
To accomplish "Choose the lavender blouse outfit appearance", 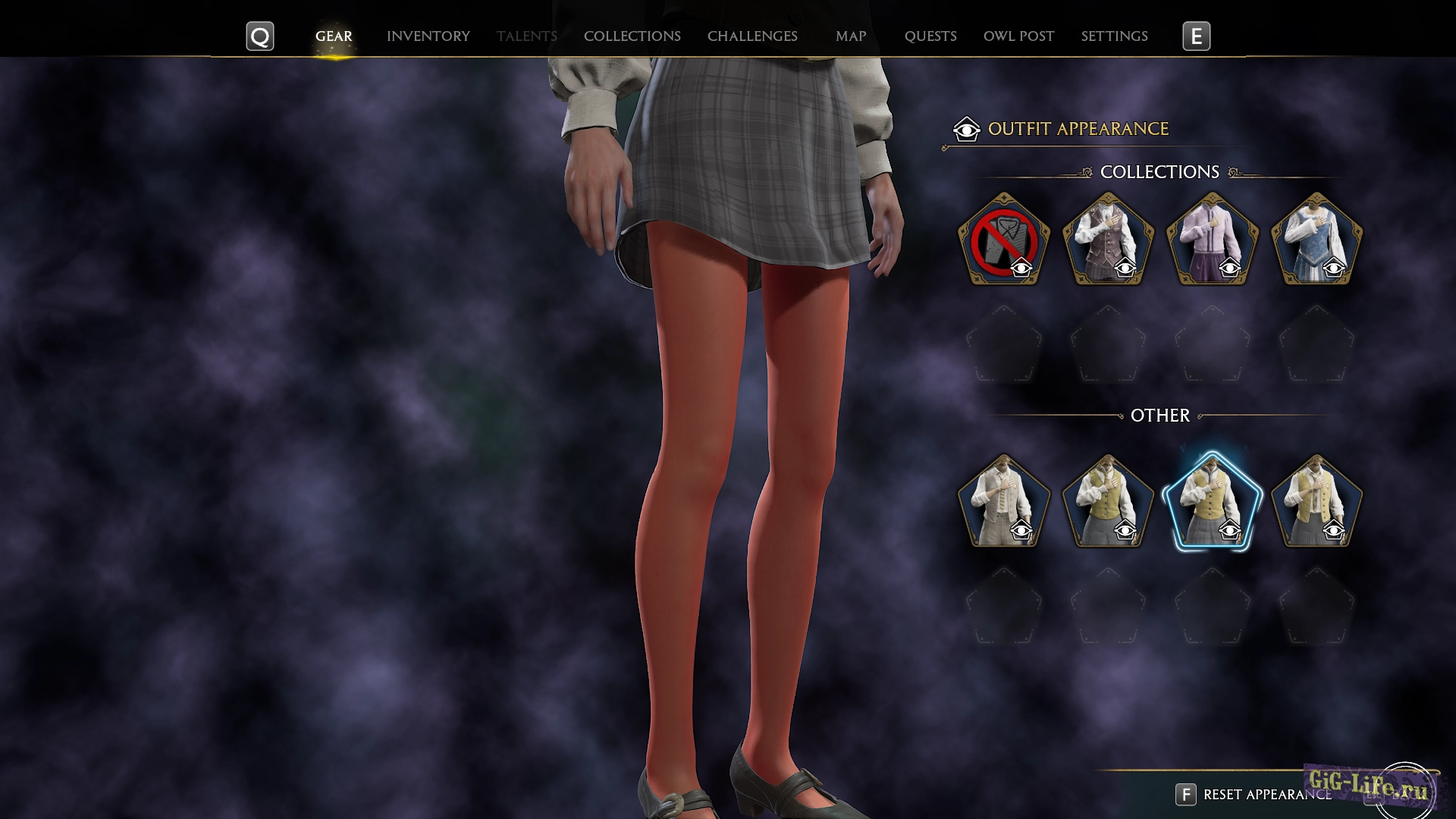I will click(x=1212, y=240).
